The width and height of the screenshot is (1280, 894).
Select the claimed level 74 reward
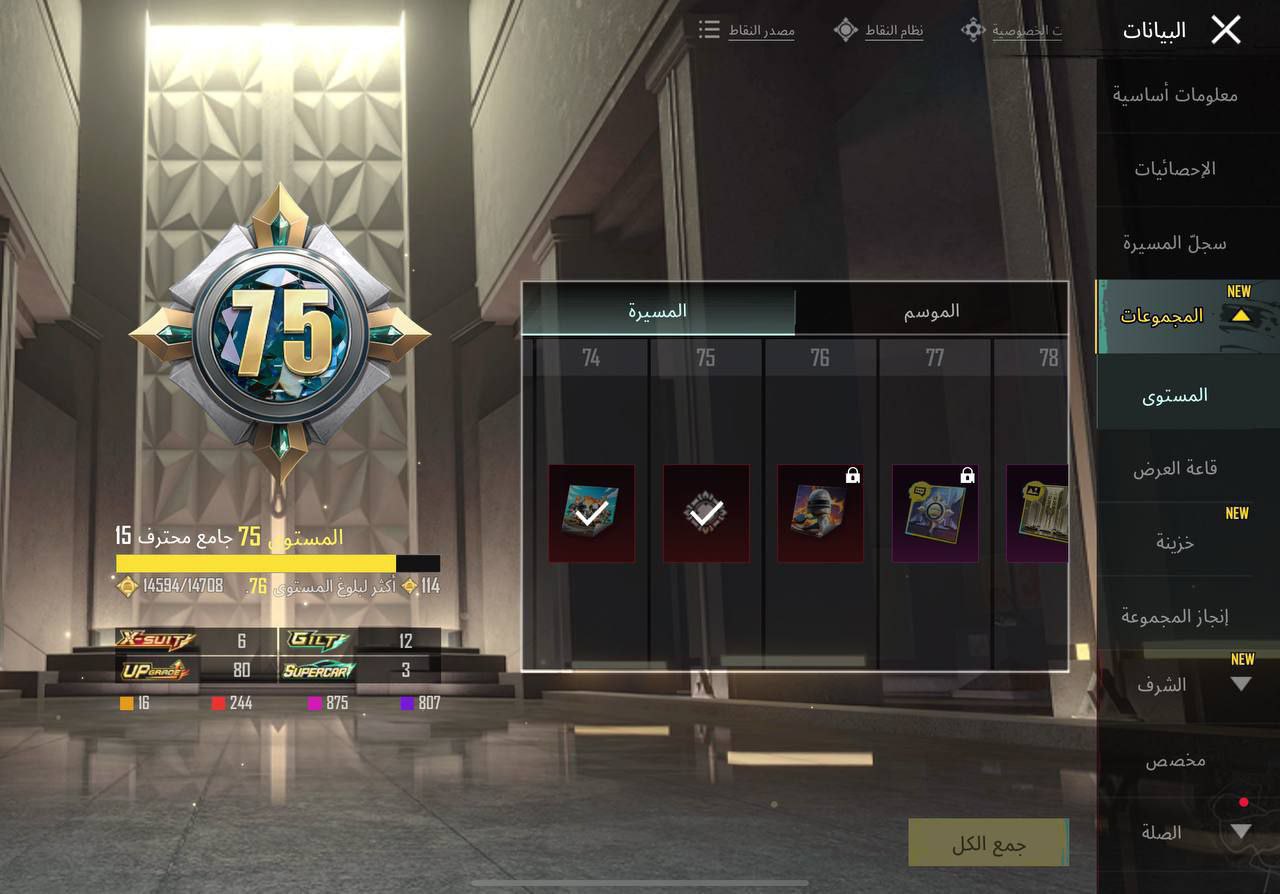(x=591, y=513)
